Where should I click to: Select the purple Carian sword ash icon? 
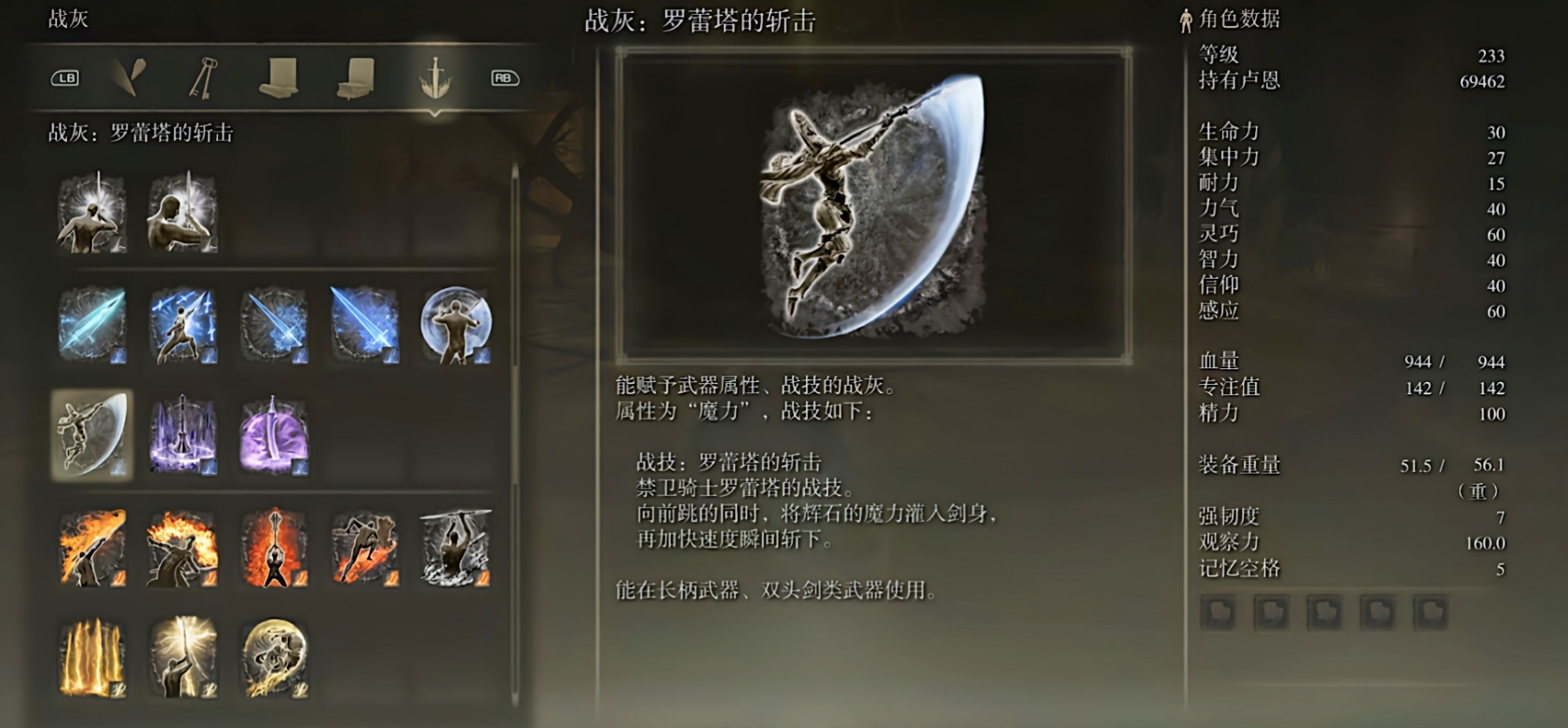(x=273, y=433)
